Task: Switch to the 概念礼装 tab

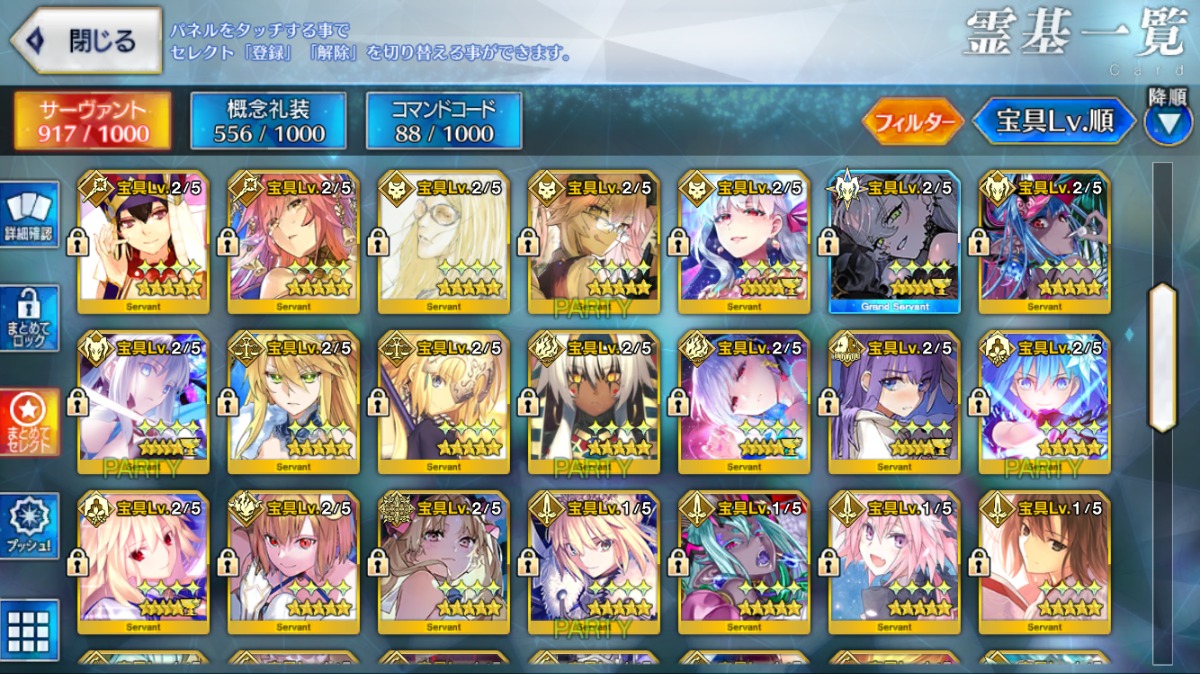Action: [x=269, y=121]
